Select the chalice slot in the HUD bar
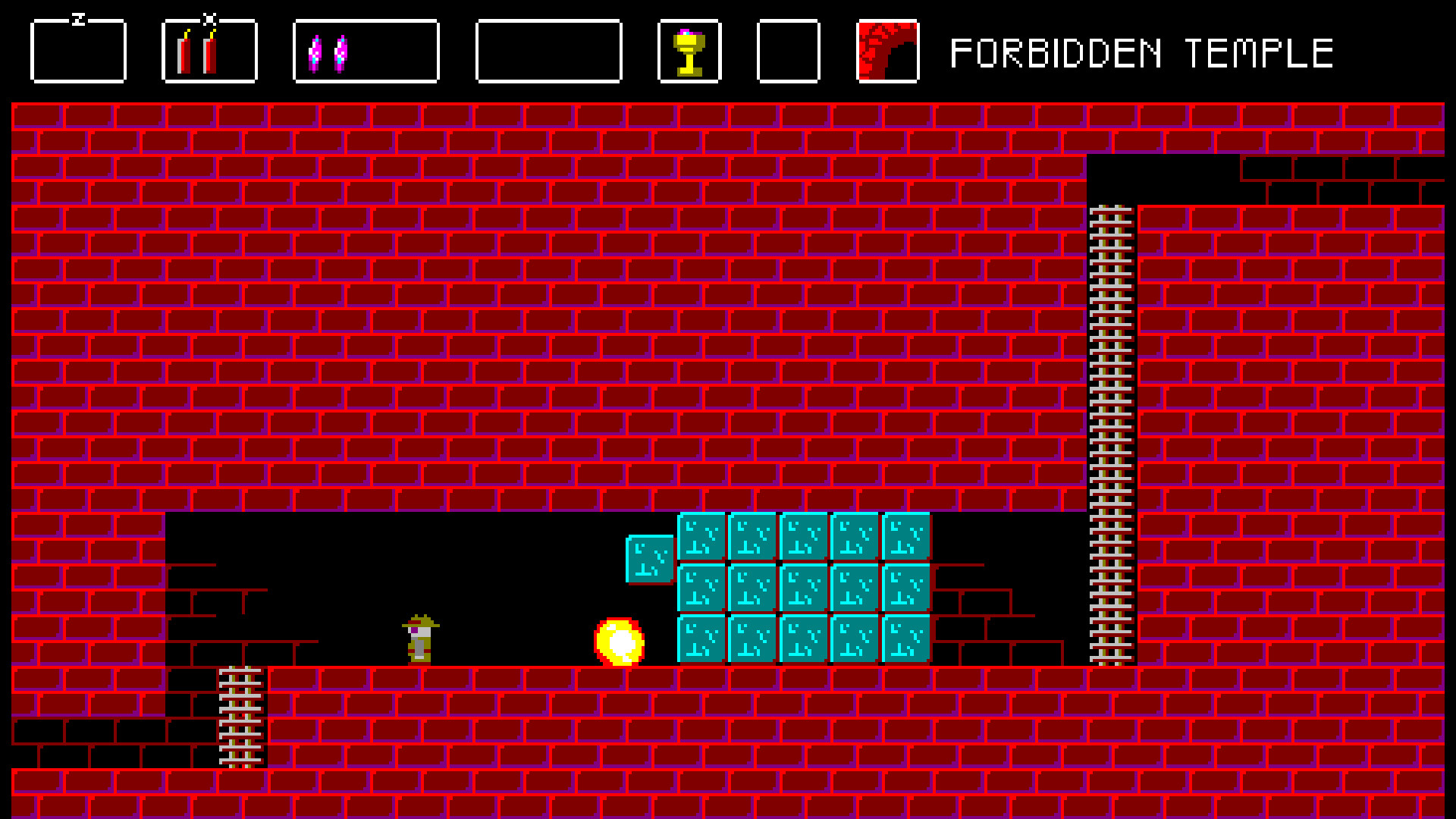 689,52
